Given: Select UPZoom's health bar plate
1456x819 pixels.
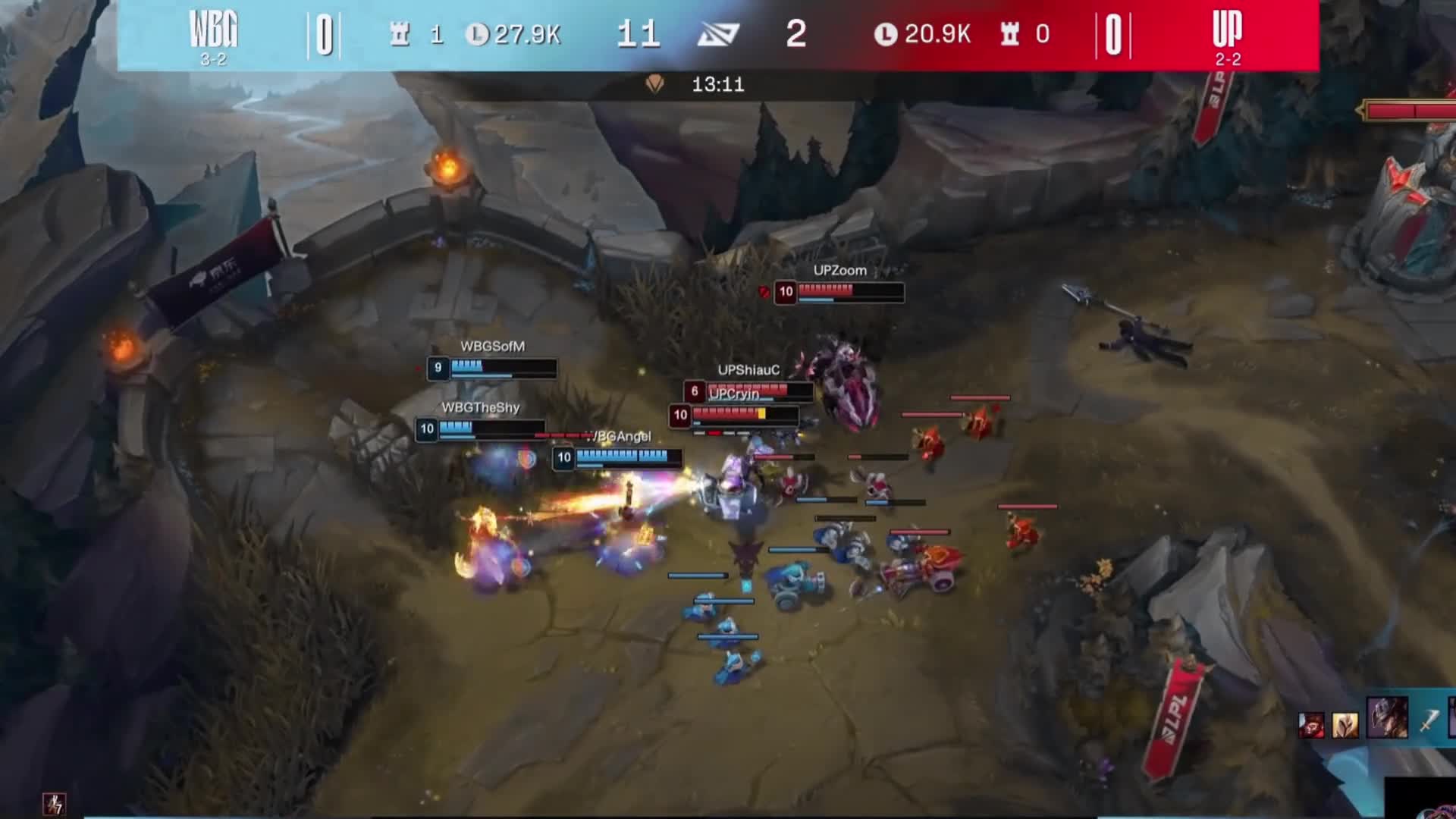Looking at the screenshot, I should pyautogui.click(x=839, y=293).
